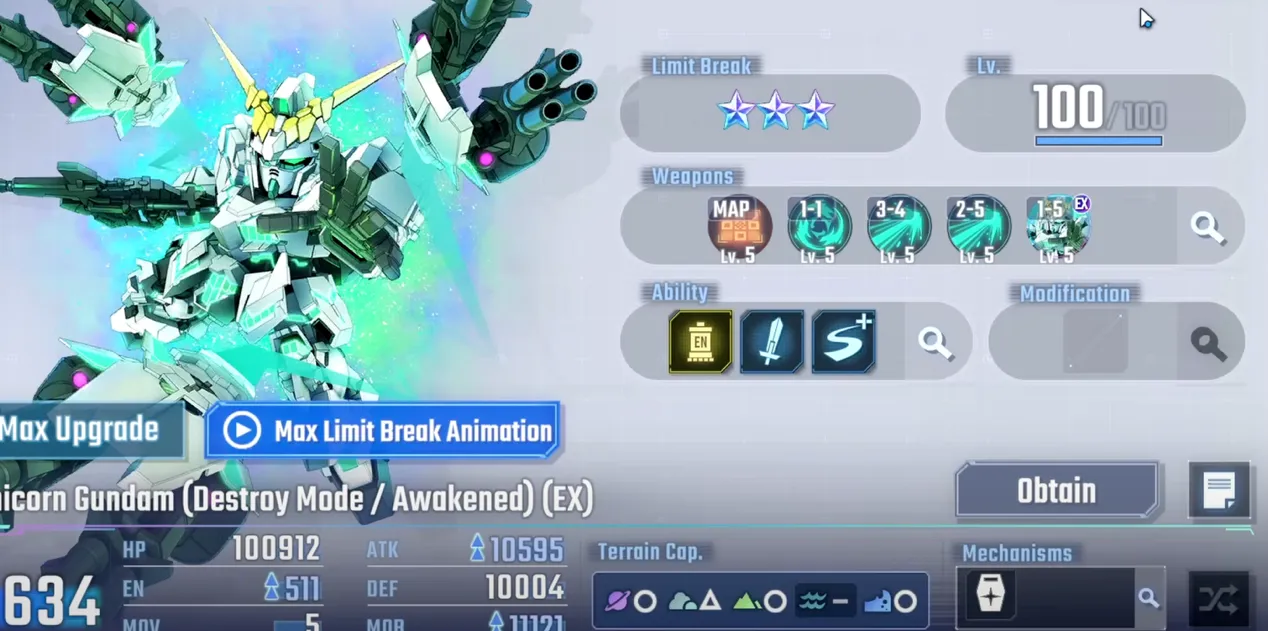Image resolution: width=1268 pixels, height=631 pixels.
Task: Select the 1-5 EX weapon icon
Action: point(1057,226)
